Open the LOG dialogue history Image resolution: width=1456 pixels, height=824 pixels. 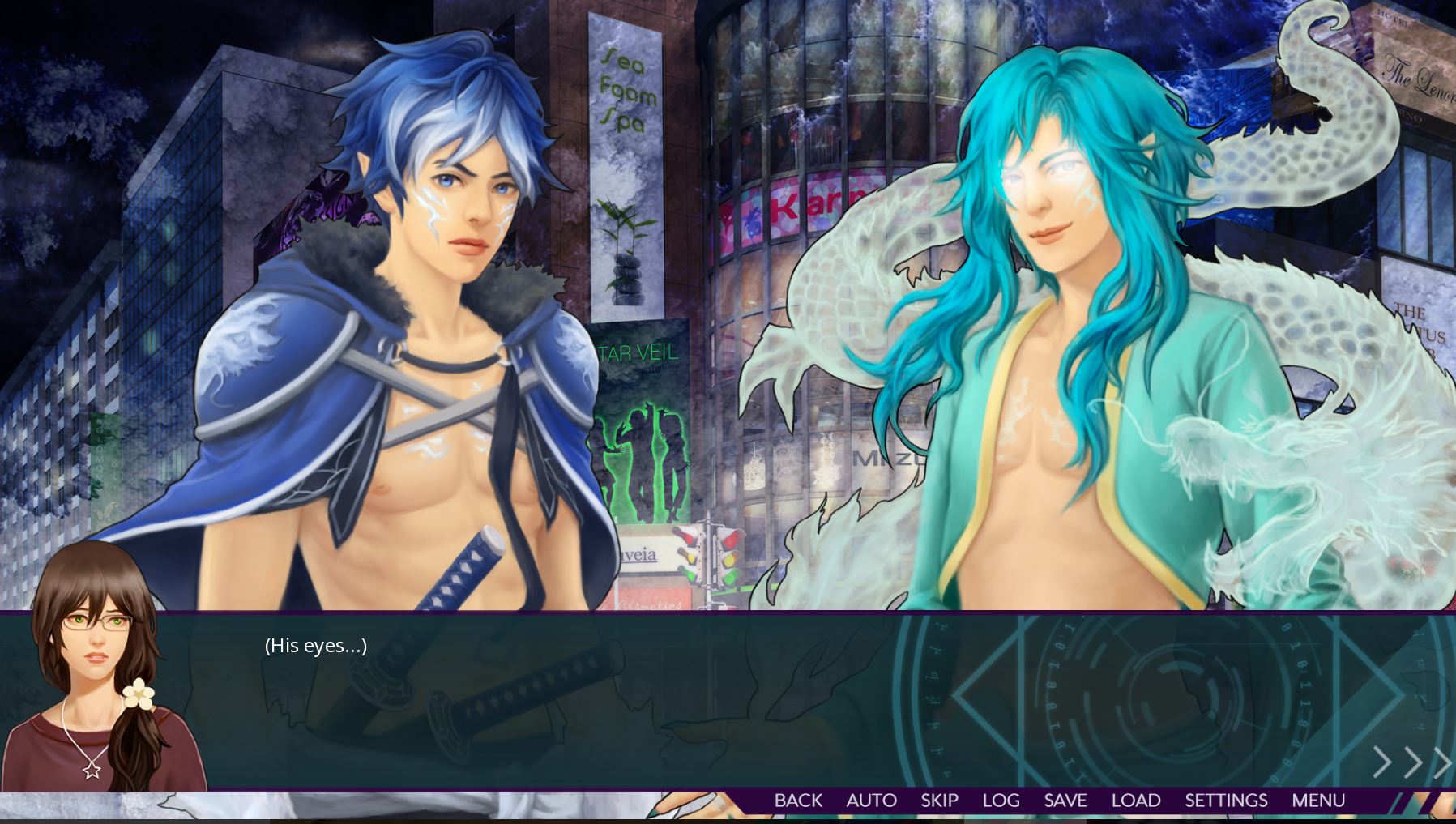point(1001,801)
